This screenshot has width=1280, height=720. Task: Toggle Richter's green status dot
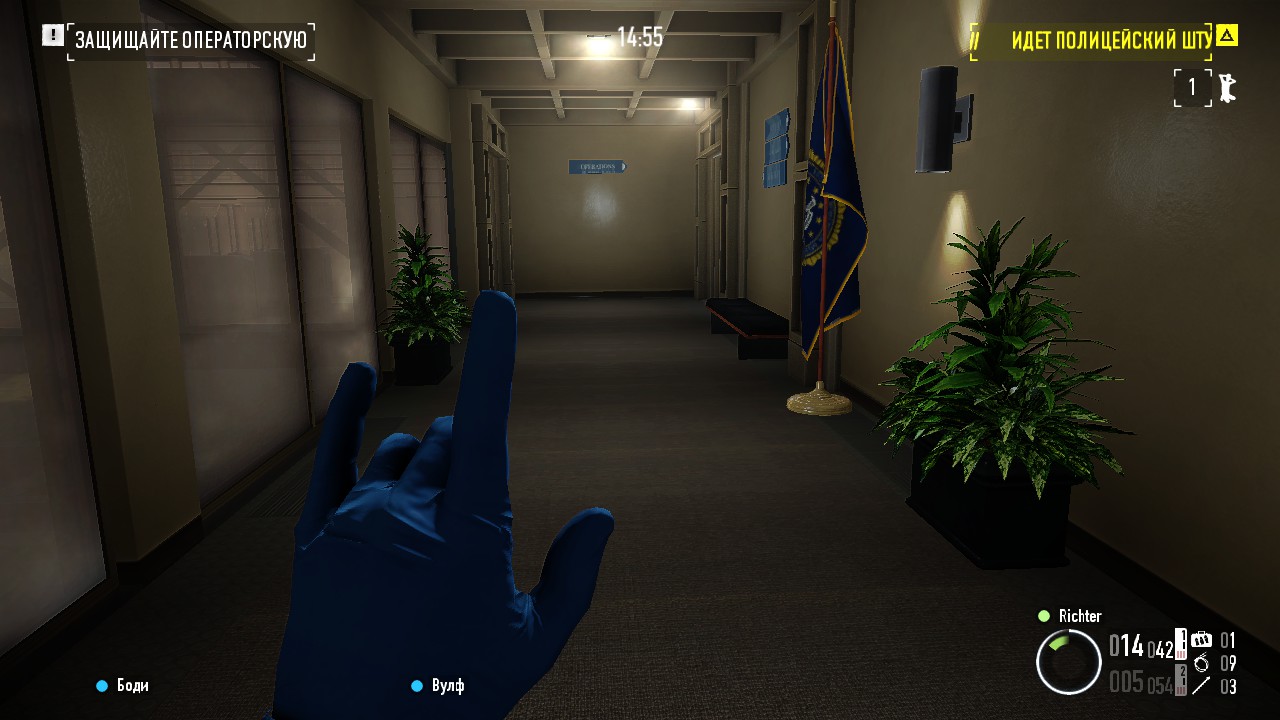(x=1045, y=616)
